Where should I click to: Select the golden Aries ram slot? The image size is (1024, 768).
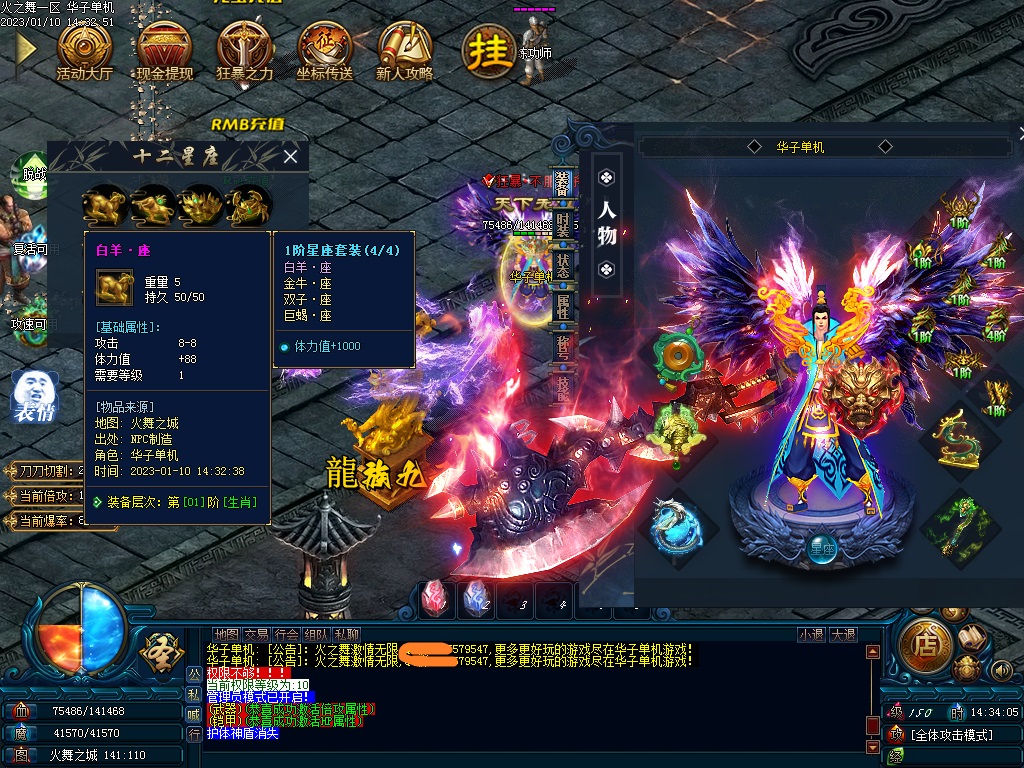click(104, 205)
